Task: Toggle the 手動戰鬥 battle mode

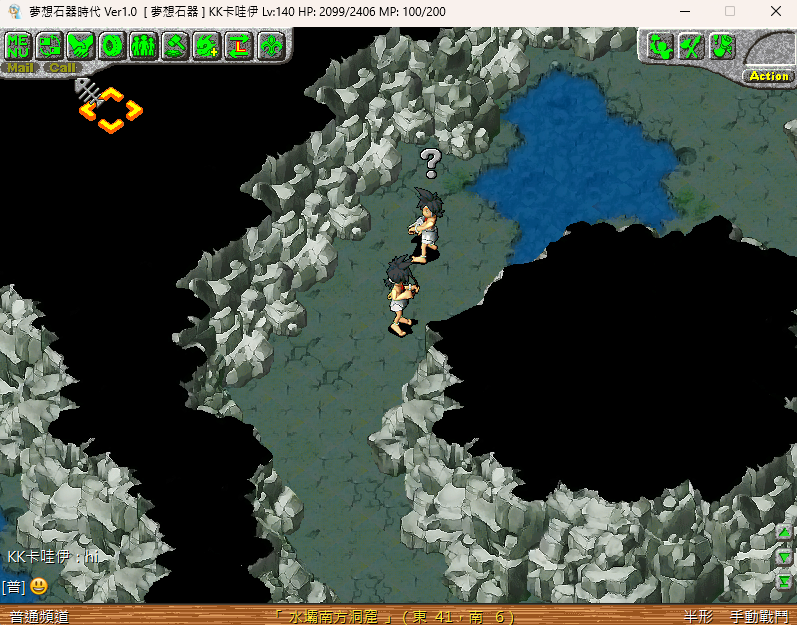Action: click(x=757, y=616)
